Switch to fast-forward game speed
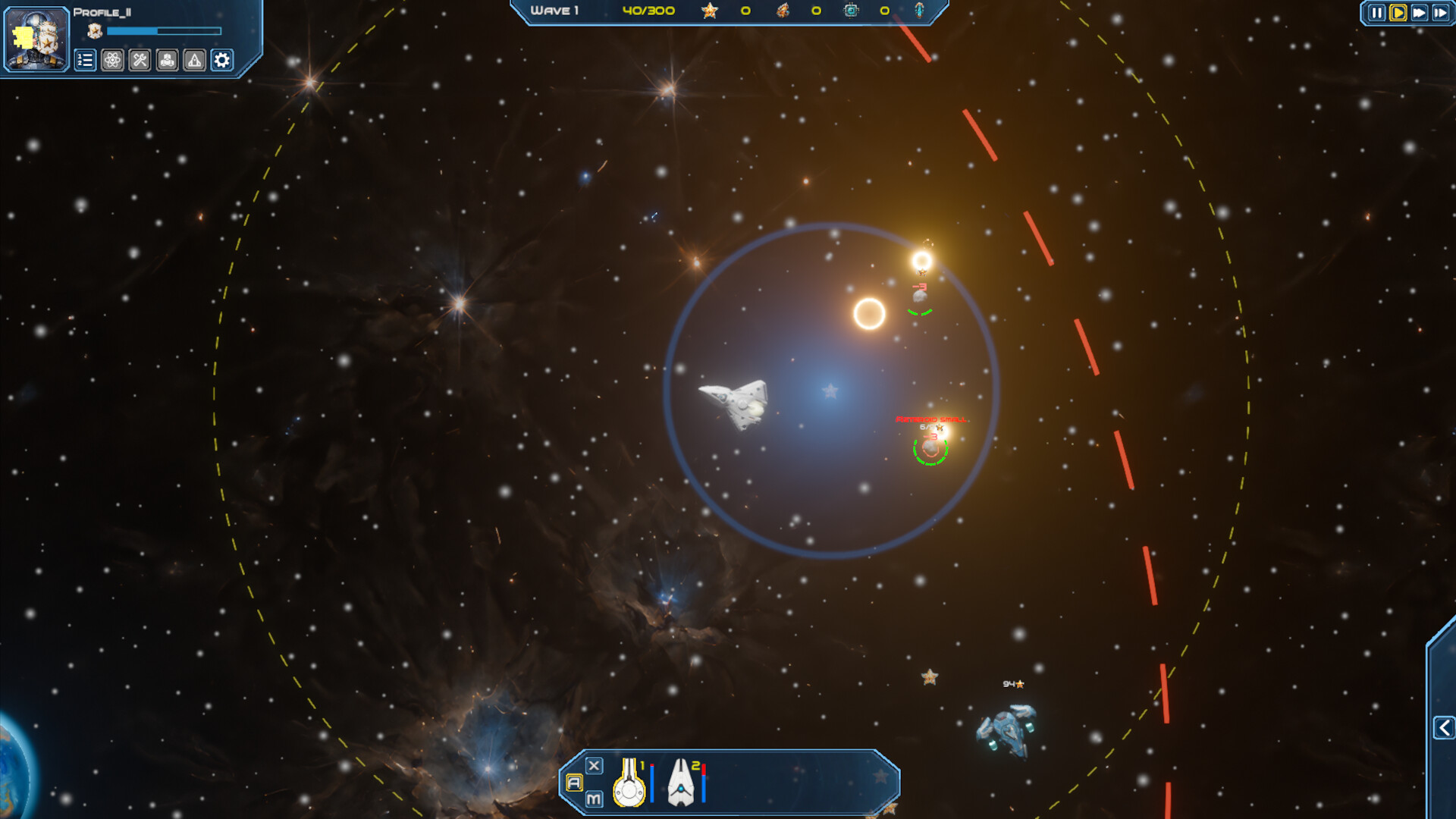 (1419, 13)
